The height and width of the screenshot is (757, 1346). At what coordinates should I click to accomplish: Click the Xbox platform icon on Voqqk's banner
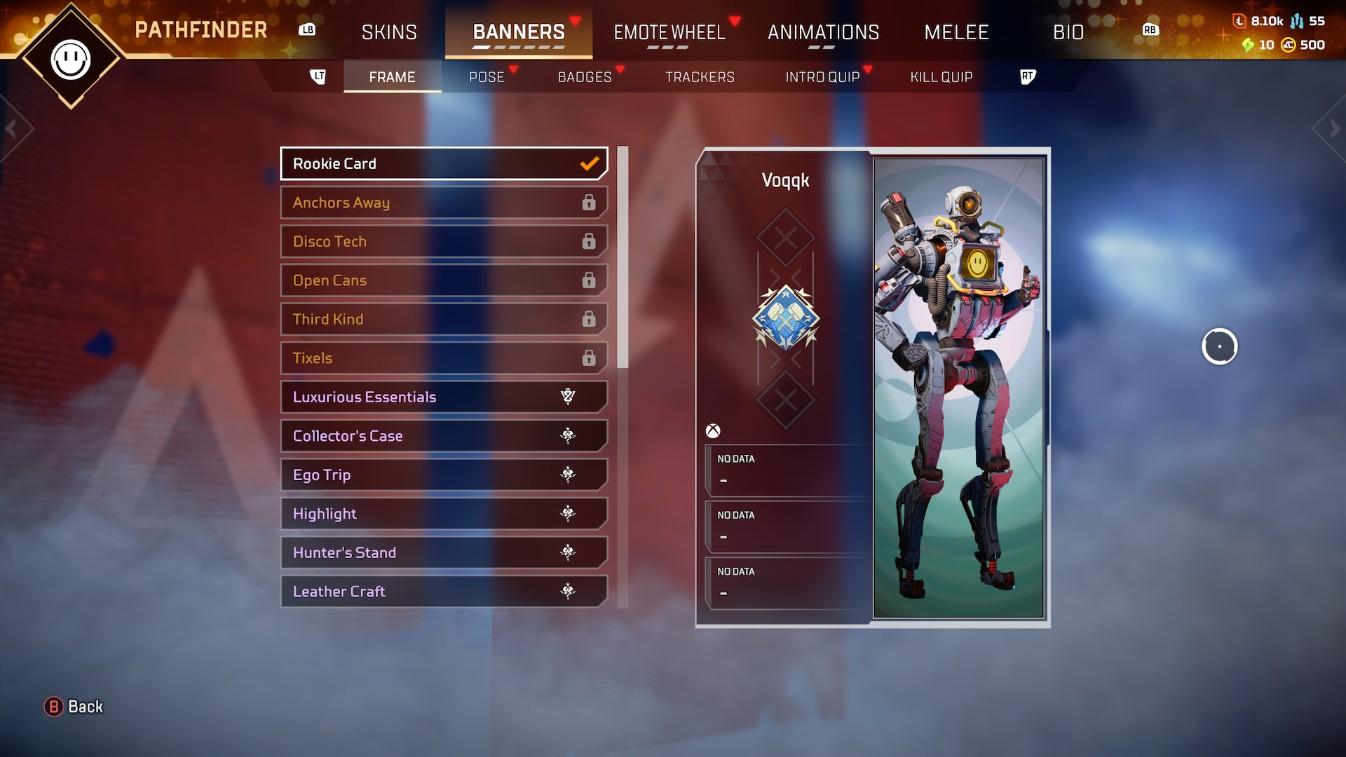(713, 430)
